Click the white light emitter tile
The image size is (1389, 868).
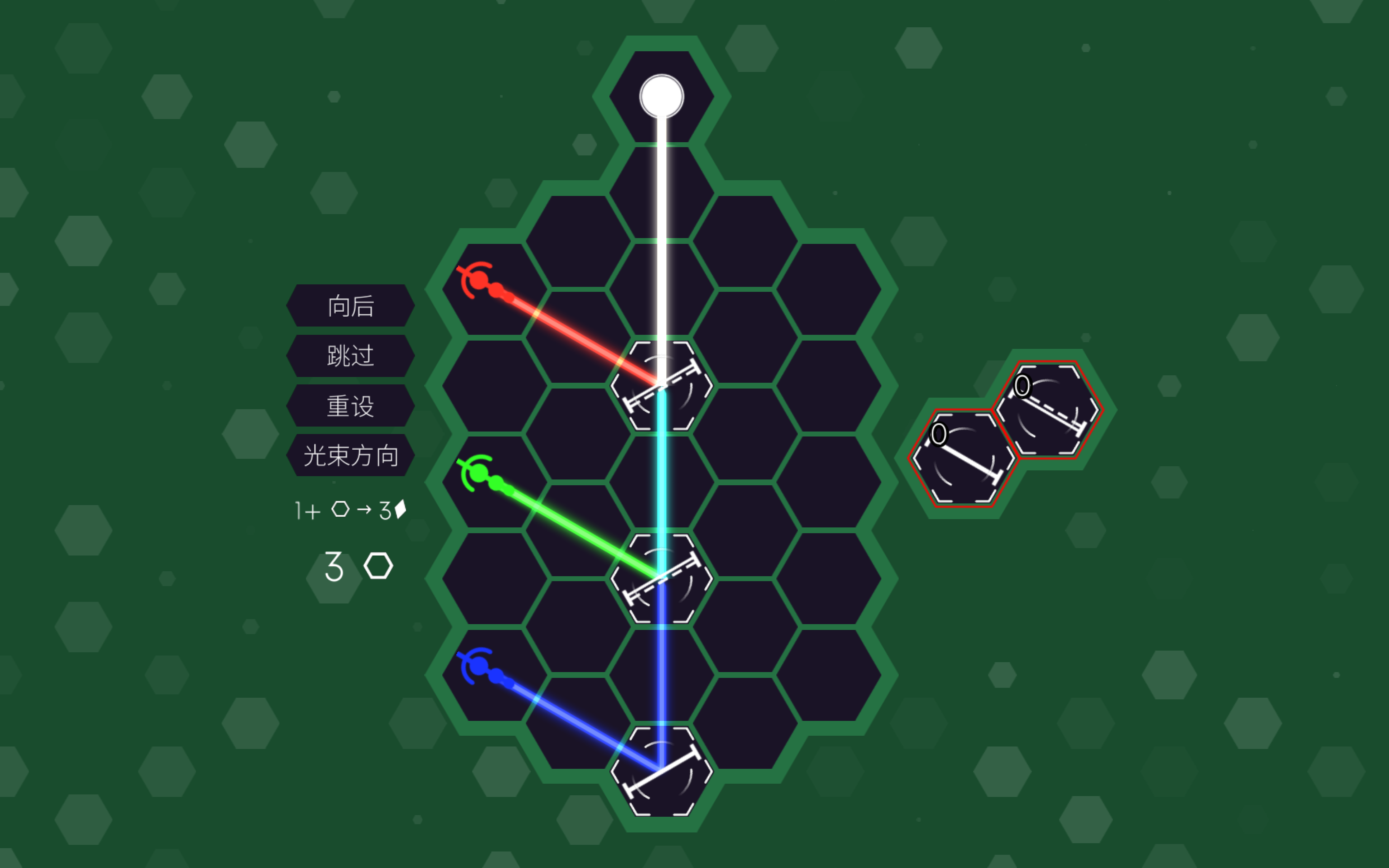(x=661, y=96)
